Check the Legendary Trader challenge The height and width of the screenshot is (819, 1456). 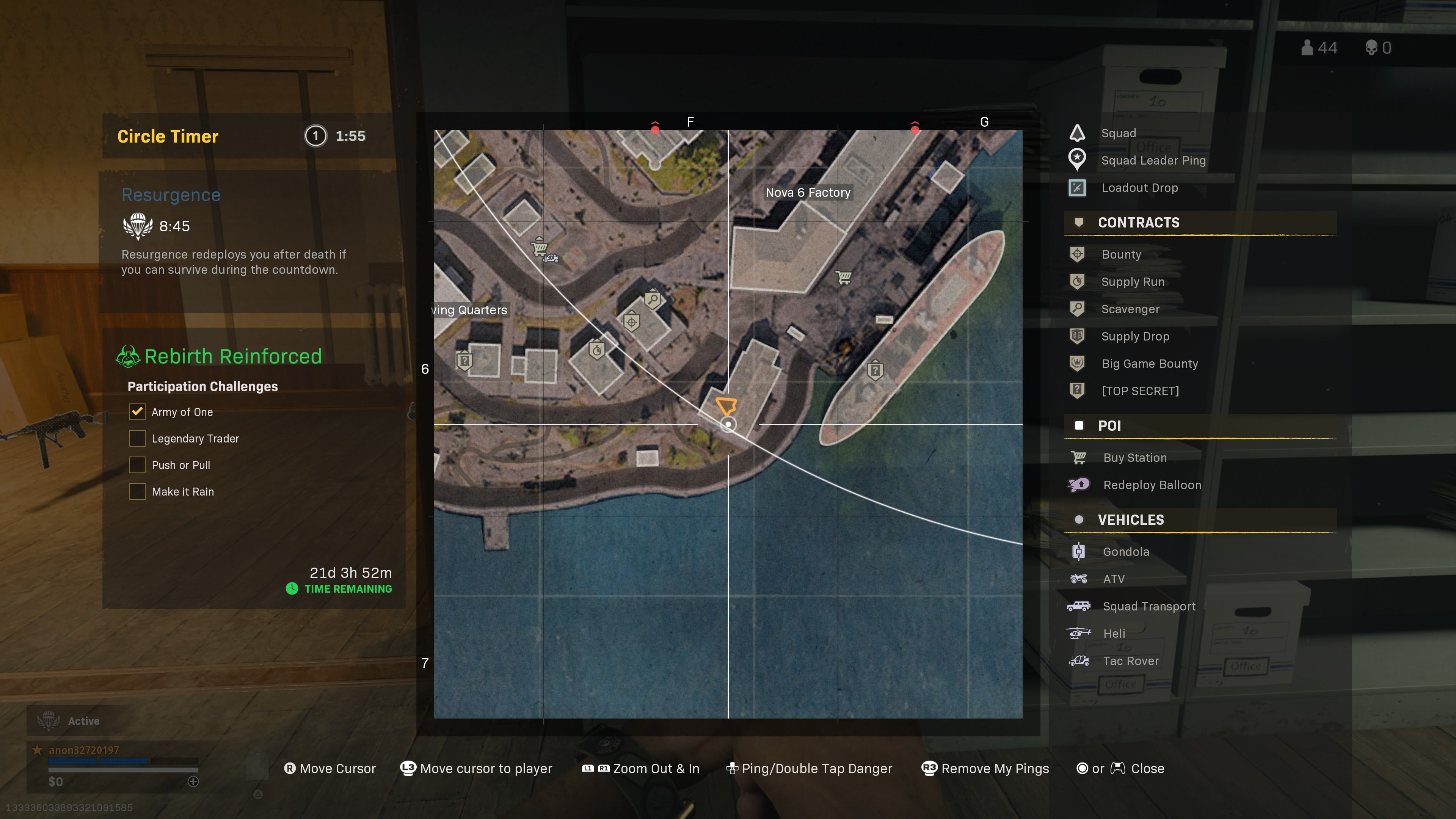pos(137,438)
